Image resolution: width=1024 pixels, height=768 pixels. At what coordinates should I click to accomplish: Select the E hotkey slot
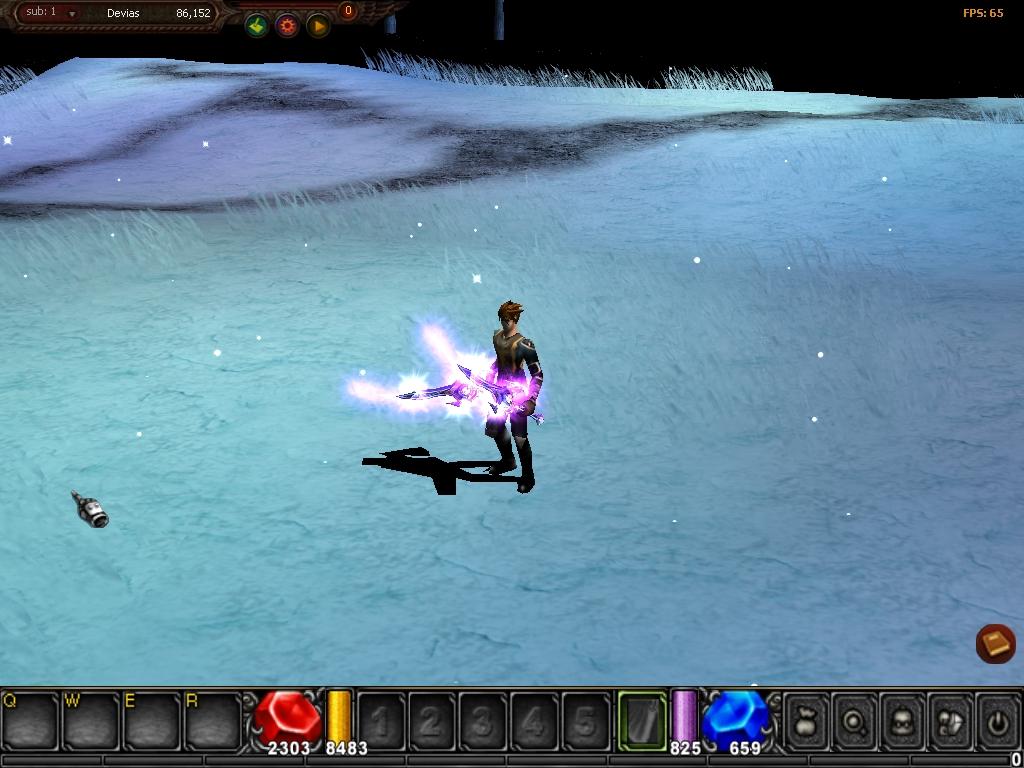(x=152, y=720)
